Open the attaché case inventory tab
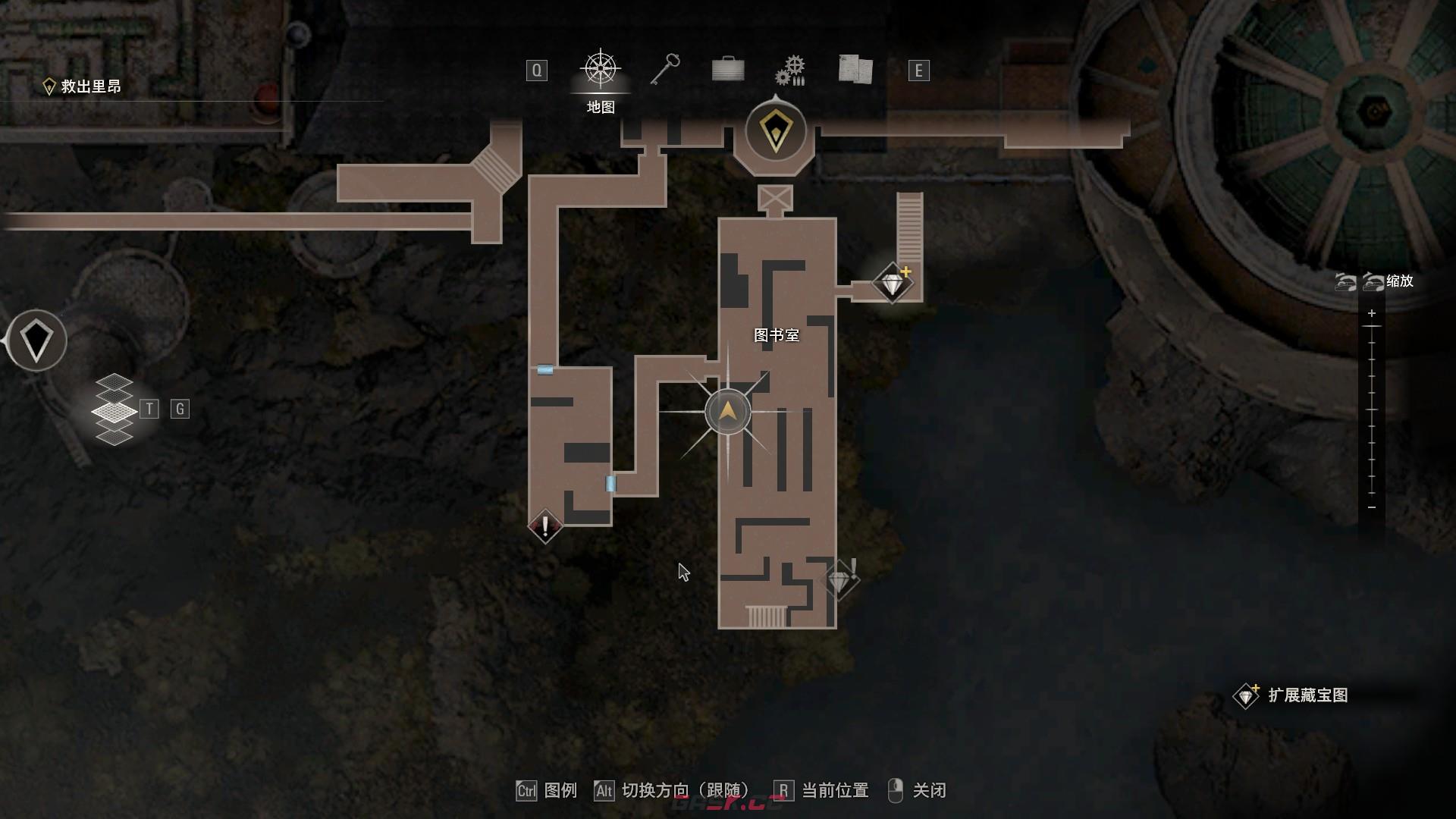This screenshot has width=1456, height=819. pos(728,70)
